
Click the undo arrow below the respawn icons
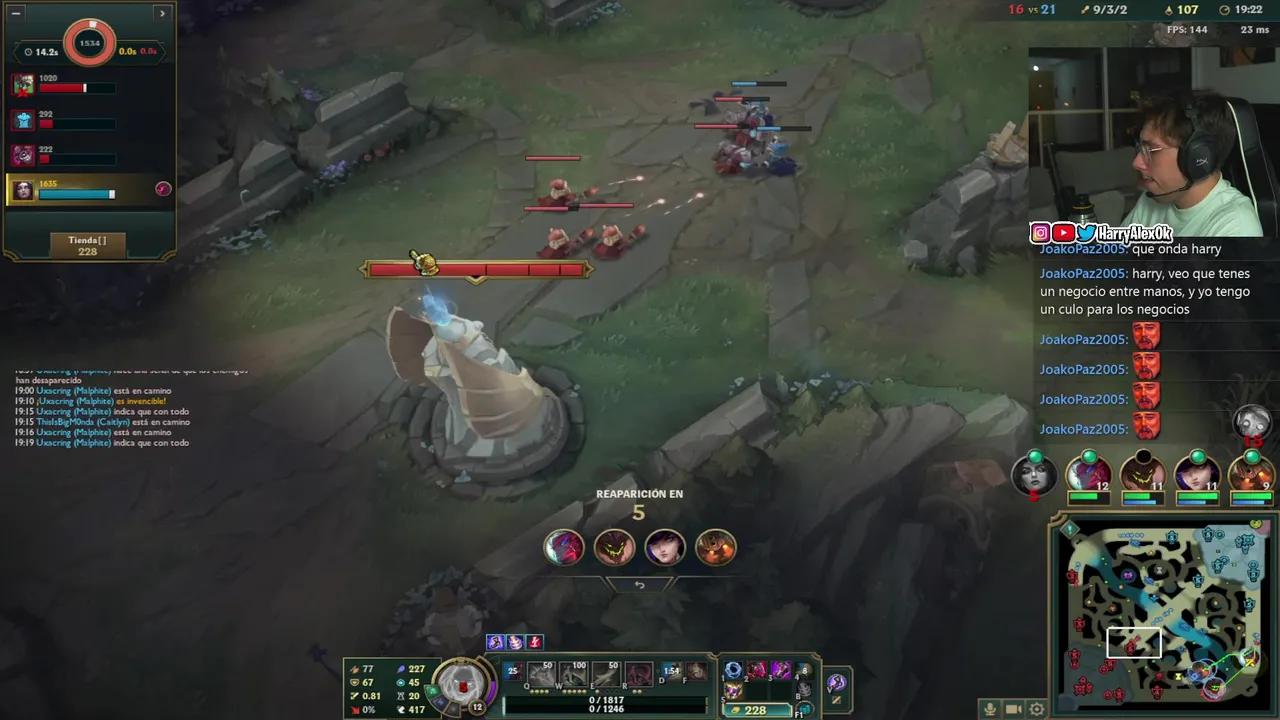point(640,583)
